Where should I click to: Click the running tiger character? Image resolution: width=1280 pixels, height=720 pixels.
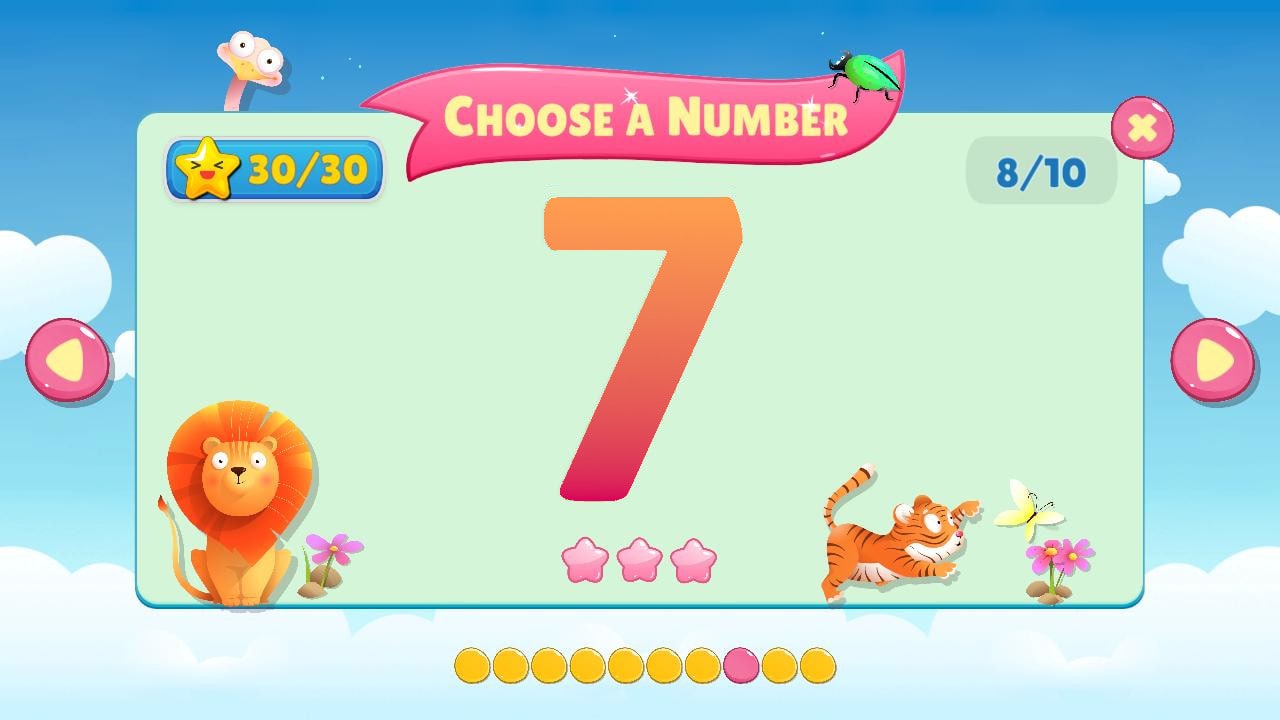895,535
